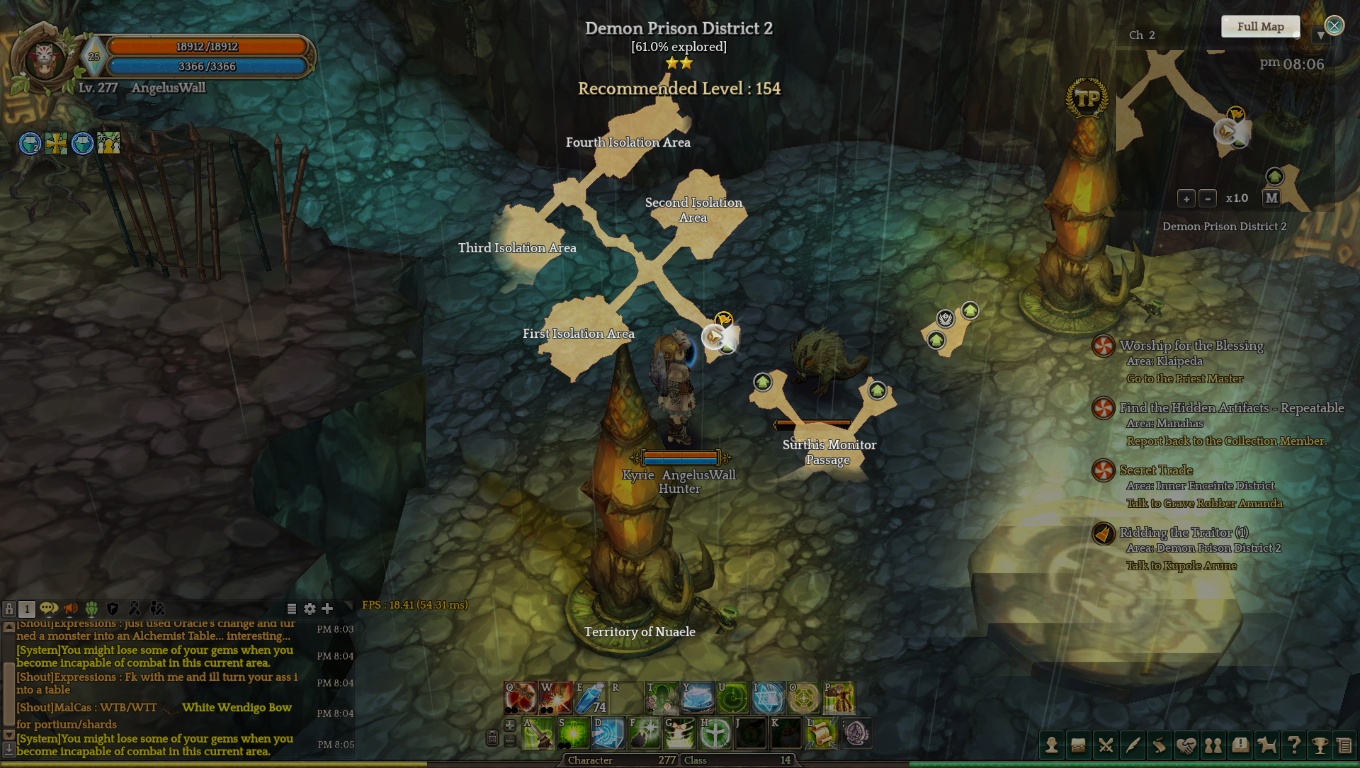1360x768 pixels.
Task: Activate the blue hexagram skill in slot I
Action: coord(768,698)
